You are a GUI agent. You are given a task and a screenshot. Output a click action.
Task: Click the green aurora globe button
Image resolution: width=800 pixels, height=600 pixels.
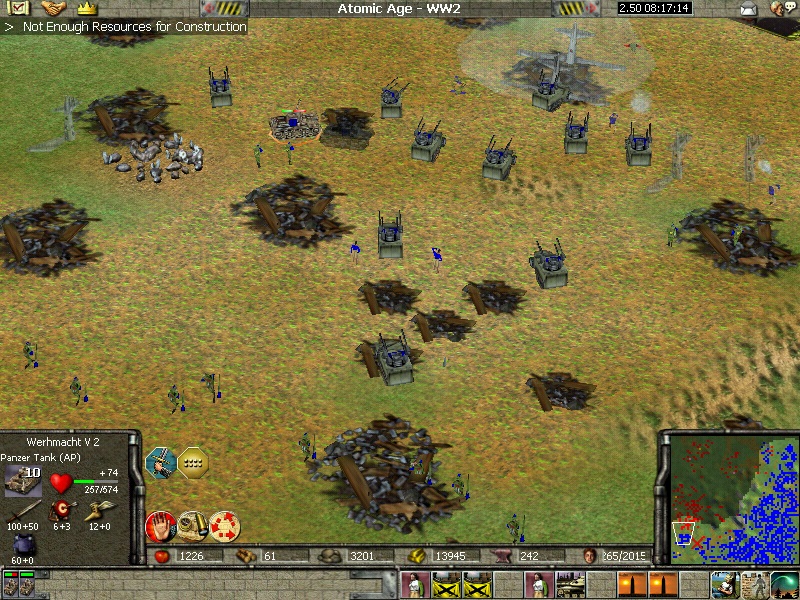(x=785, y=583)
